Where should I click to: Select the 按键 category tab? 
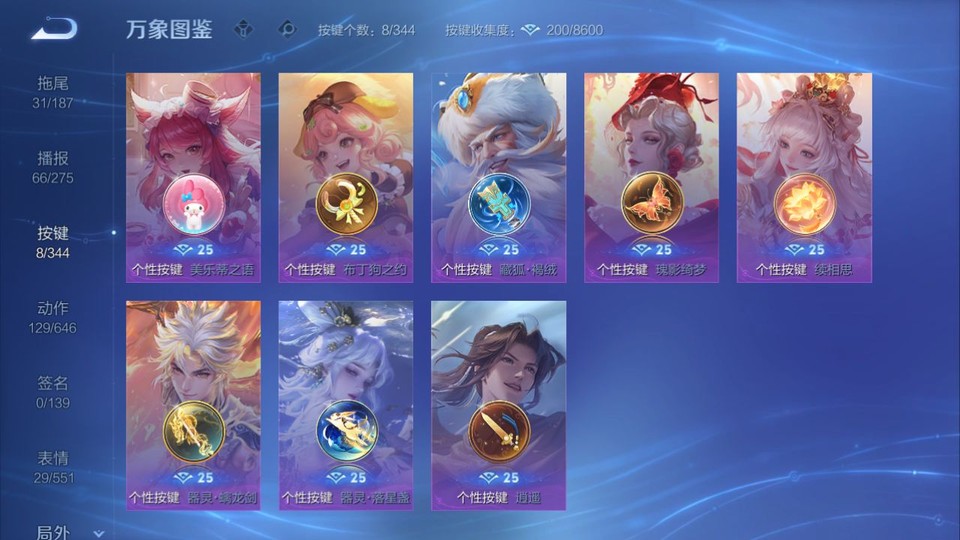[x=53, y=242]
